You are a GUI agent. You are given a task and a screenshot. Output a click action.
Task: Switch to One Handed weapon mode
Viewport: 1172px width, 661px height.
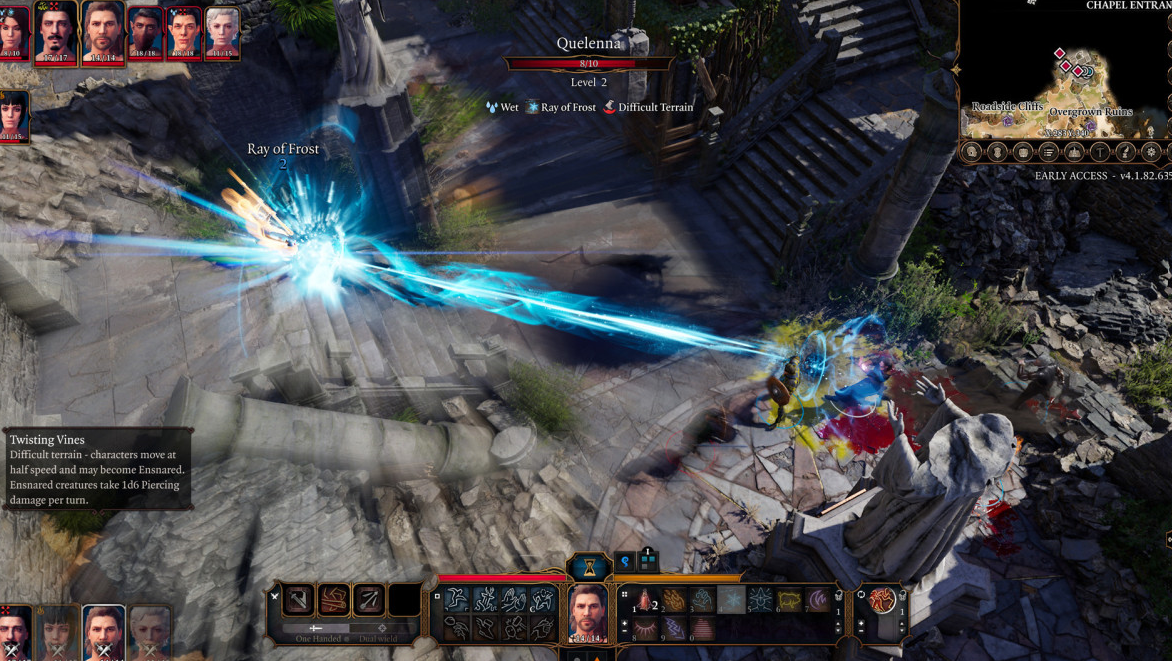316,629
